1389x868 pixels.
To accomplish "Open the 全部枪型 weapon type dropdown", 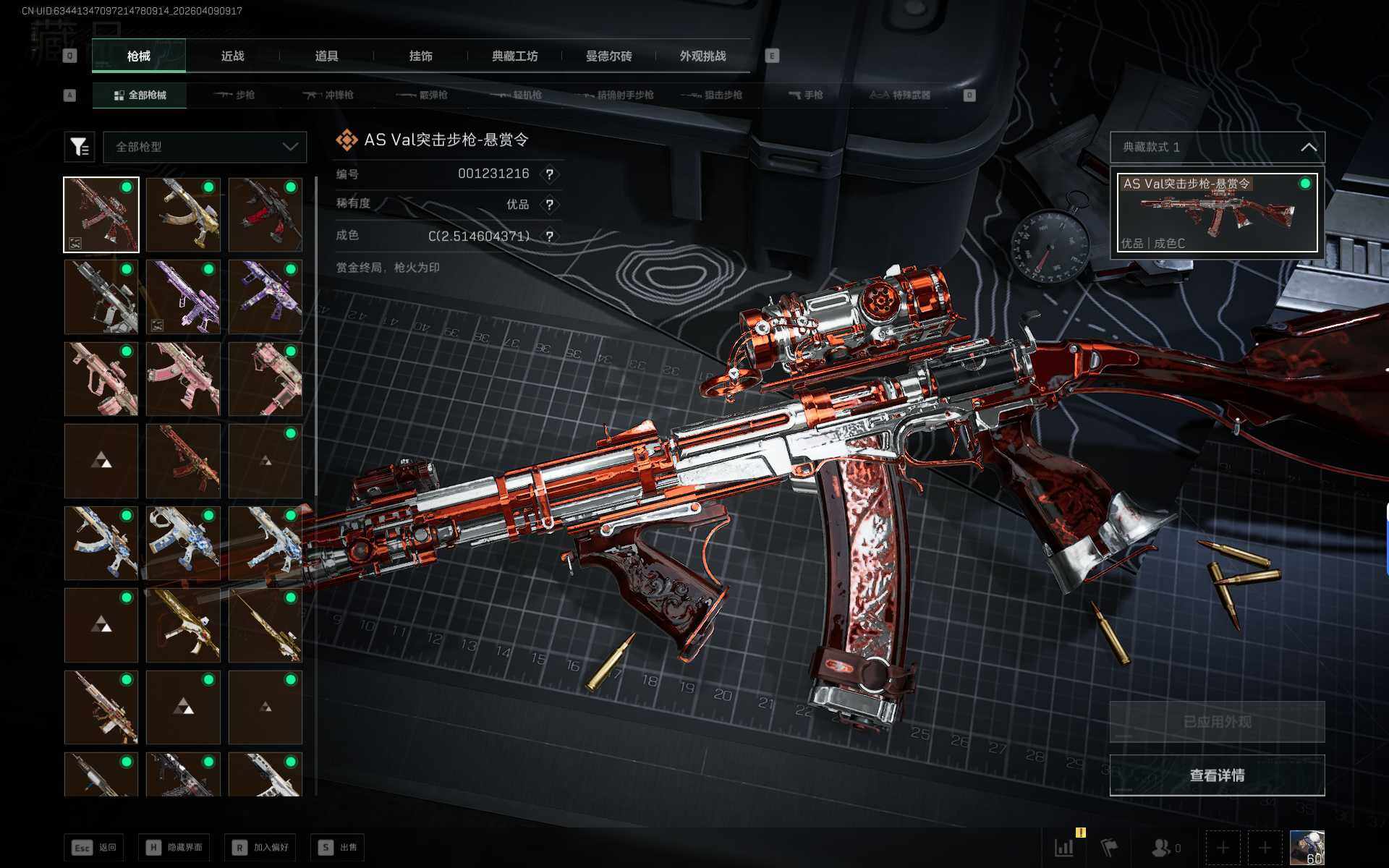I will [205, 147].
